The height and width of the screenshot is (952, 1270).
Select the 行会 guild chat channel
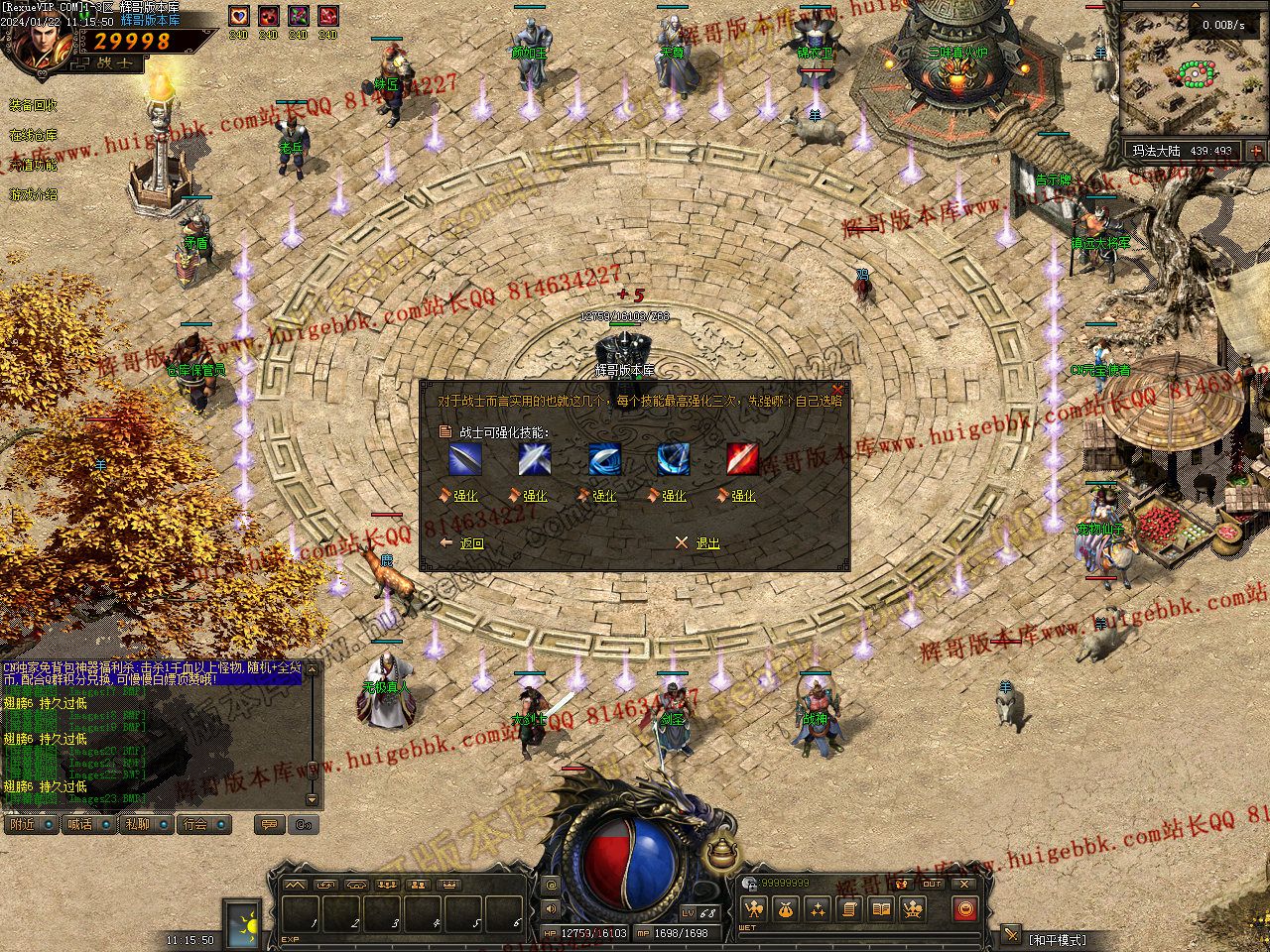point(195,824)
